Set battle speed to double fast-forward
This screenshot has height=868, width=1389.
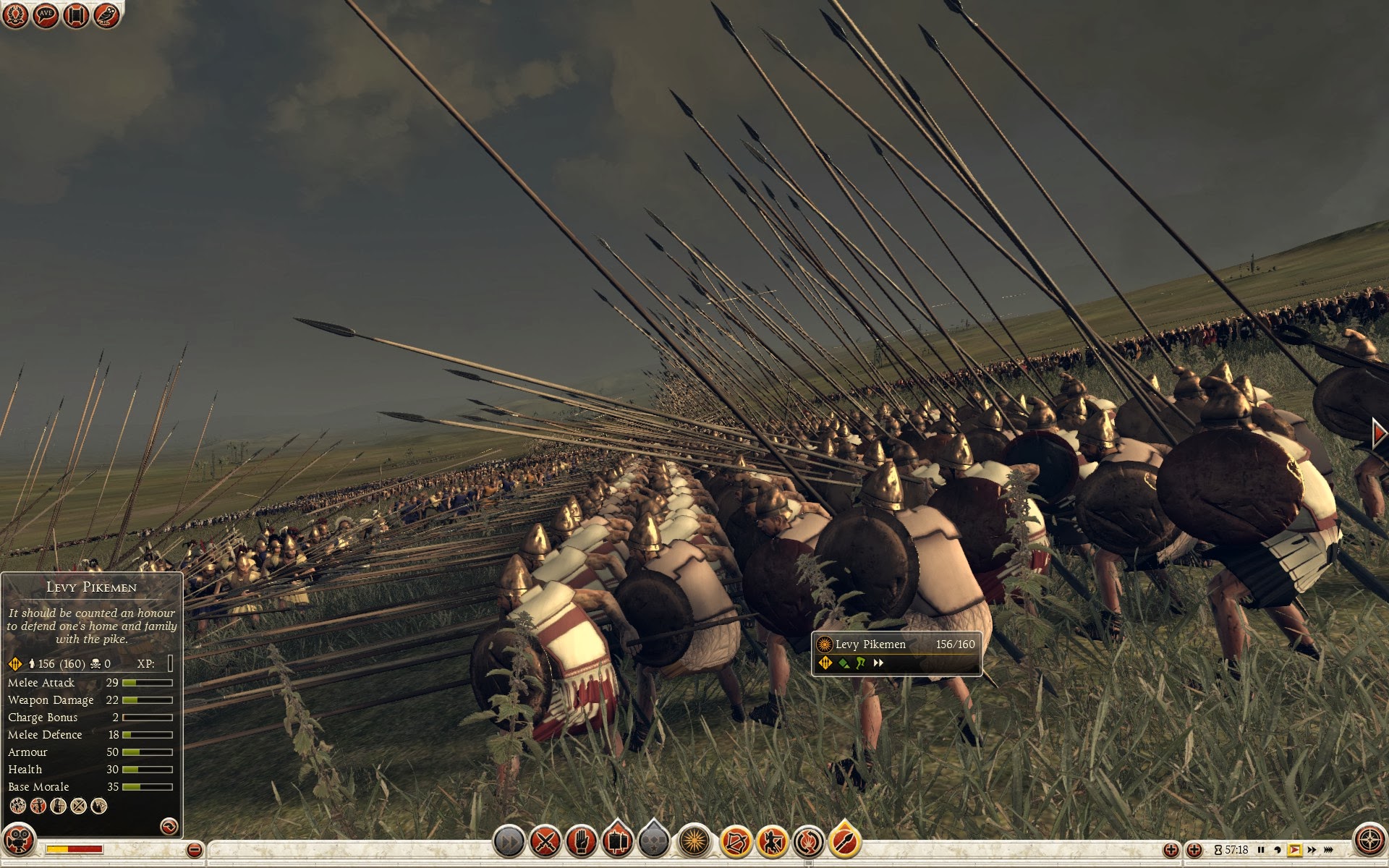click(1312, 850)
